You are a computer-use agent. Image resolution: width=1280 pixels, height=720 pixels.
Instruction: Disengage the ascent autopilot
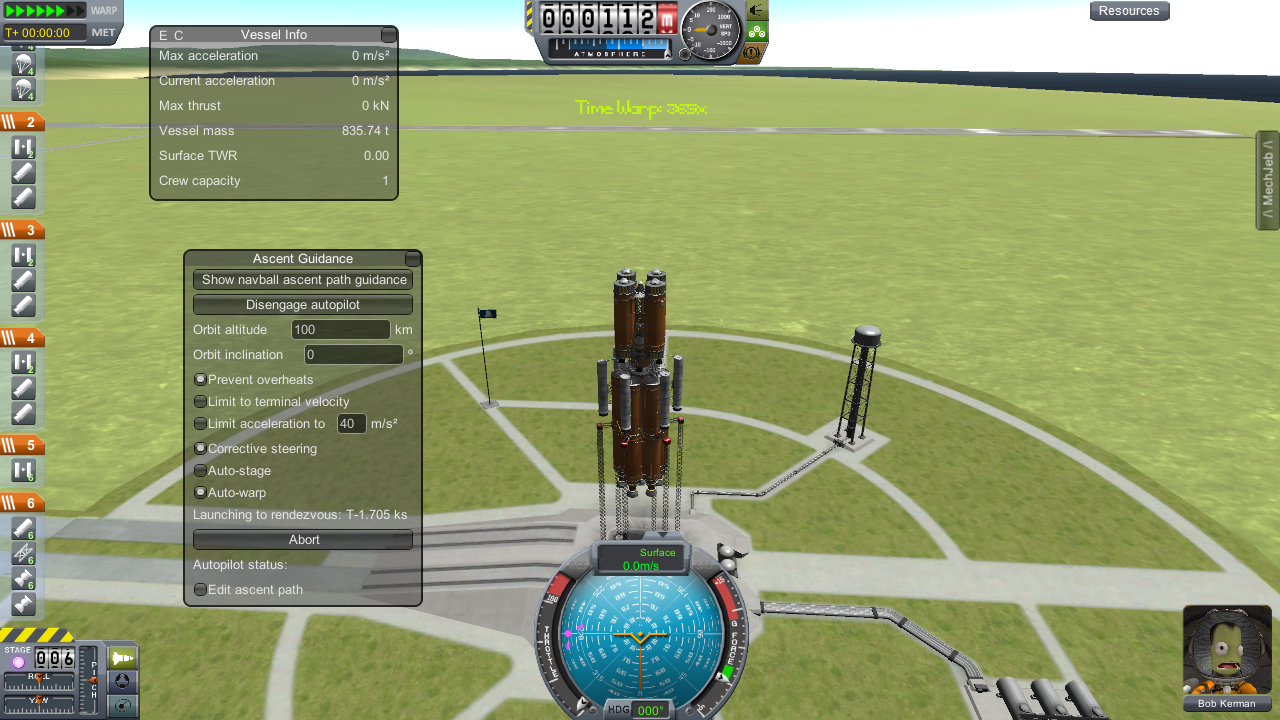click(303, 305)
